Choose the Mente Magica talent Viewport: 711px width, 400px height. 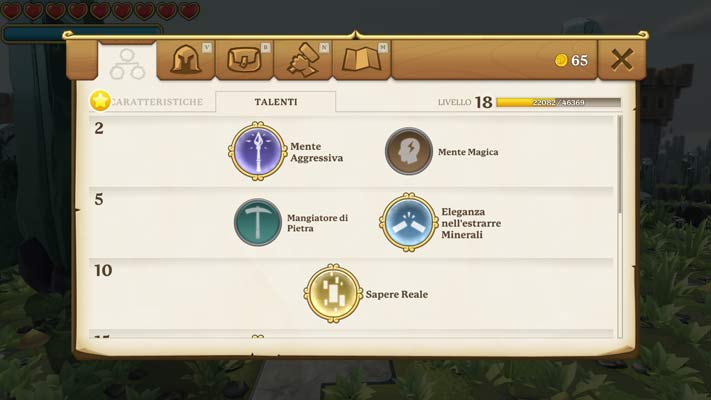click(x=409, y=152)
